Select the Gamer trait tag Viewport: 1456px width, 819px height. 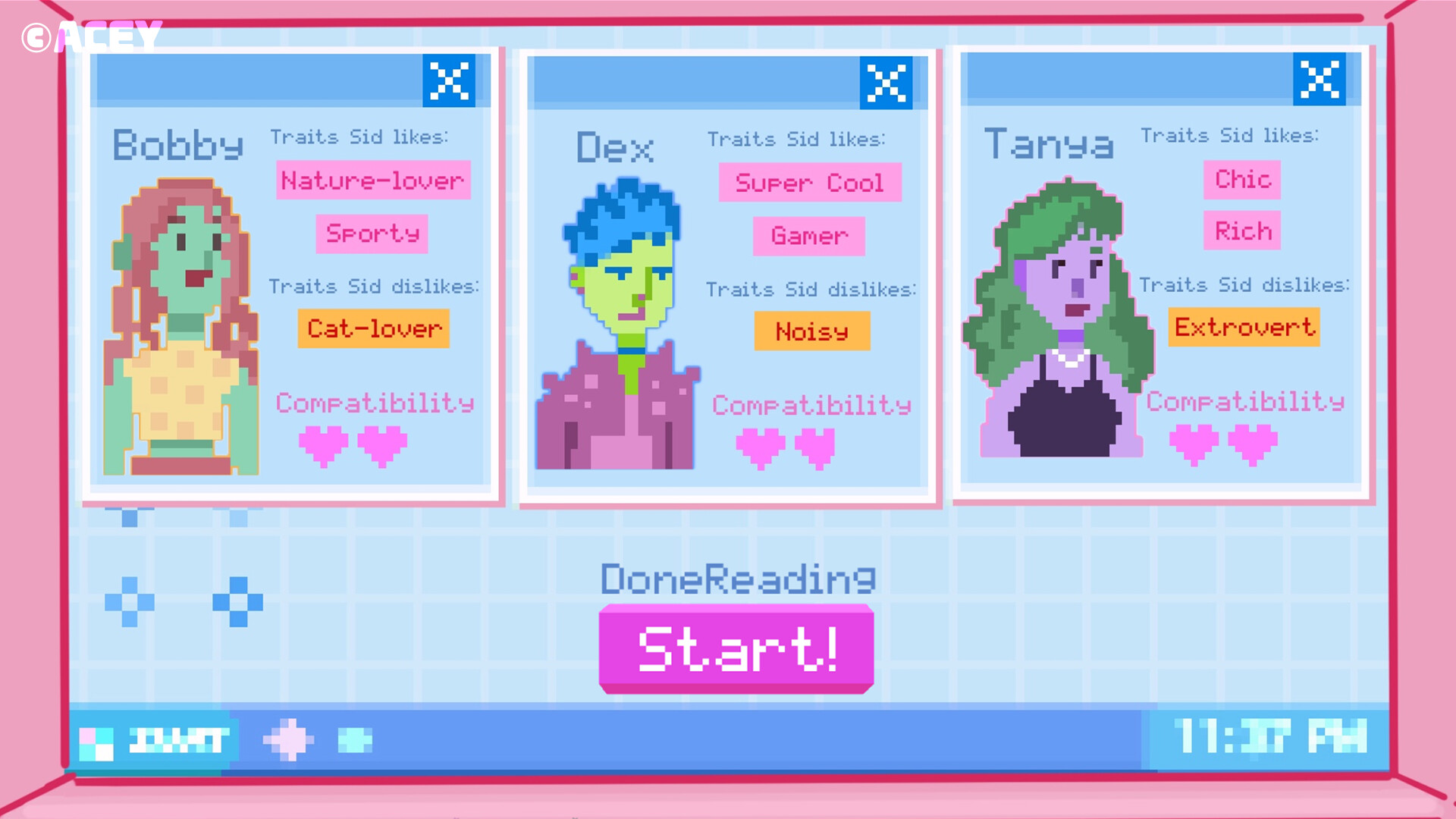pos(808,237)
